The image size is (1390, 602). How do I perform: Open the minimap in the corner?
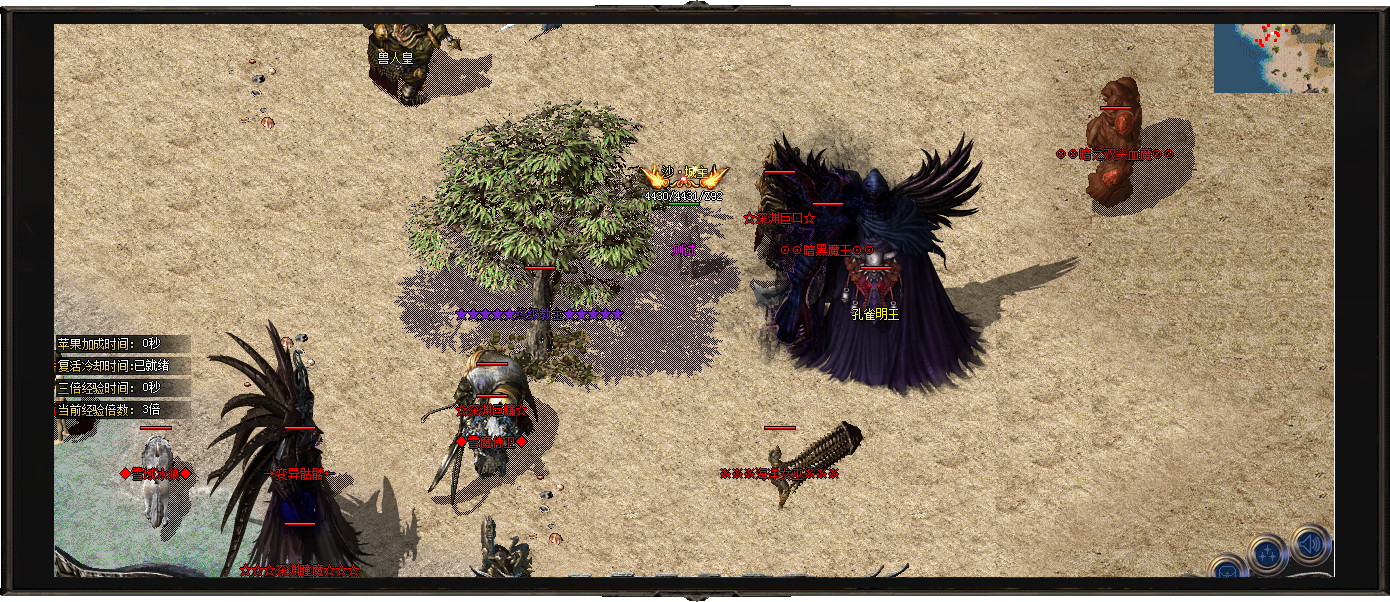1273,58
